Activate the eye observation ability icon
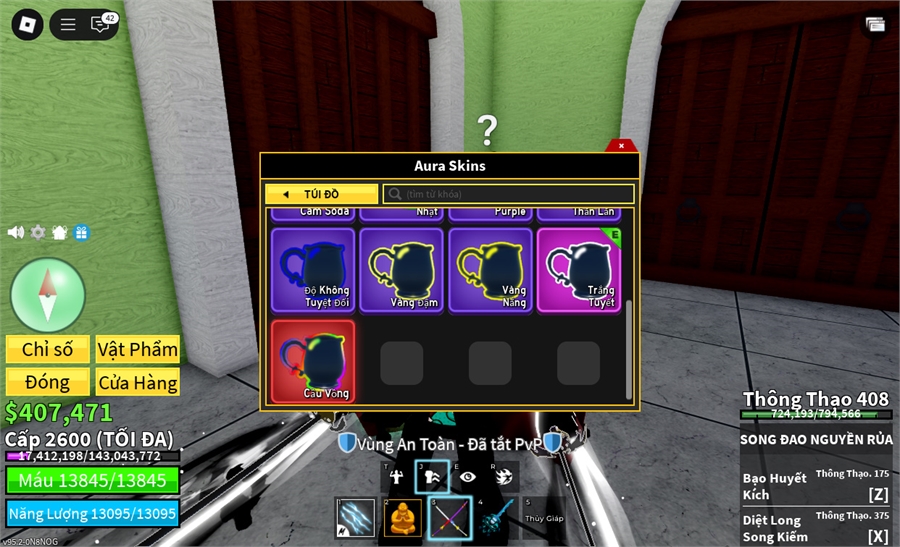Screen dimensions: 900x547 (467, 477)
